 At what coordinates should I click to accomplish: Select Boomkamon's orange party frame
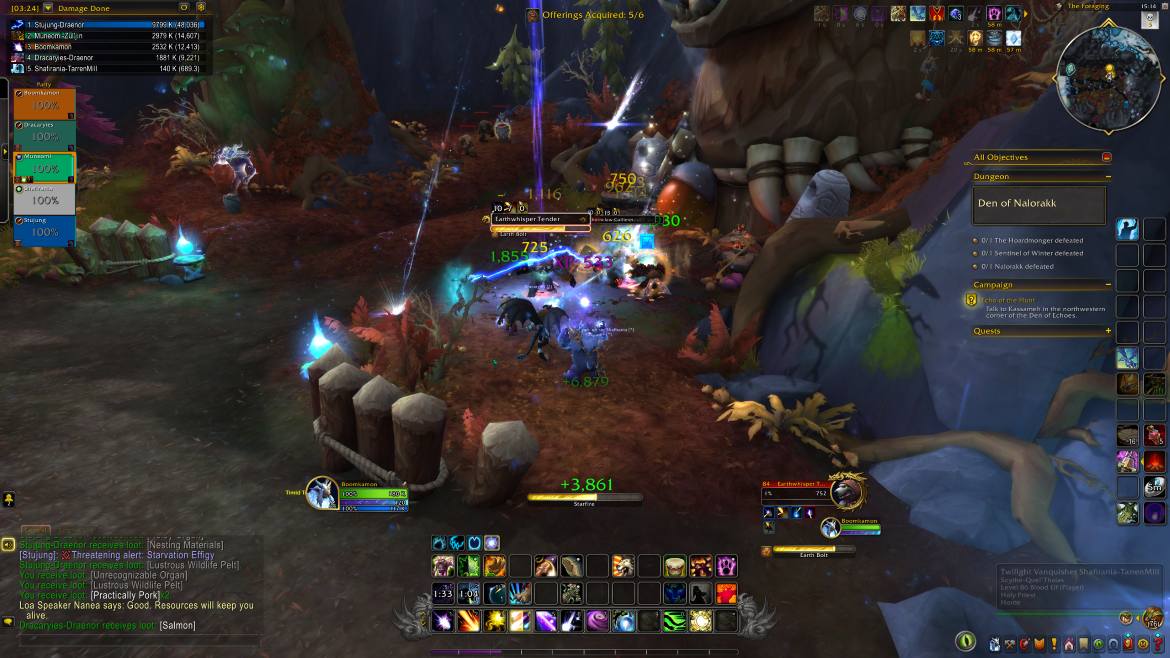pos(45,104)
